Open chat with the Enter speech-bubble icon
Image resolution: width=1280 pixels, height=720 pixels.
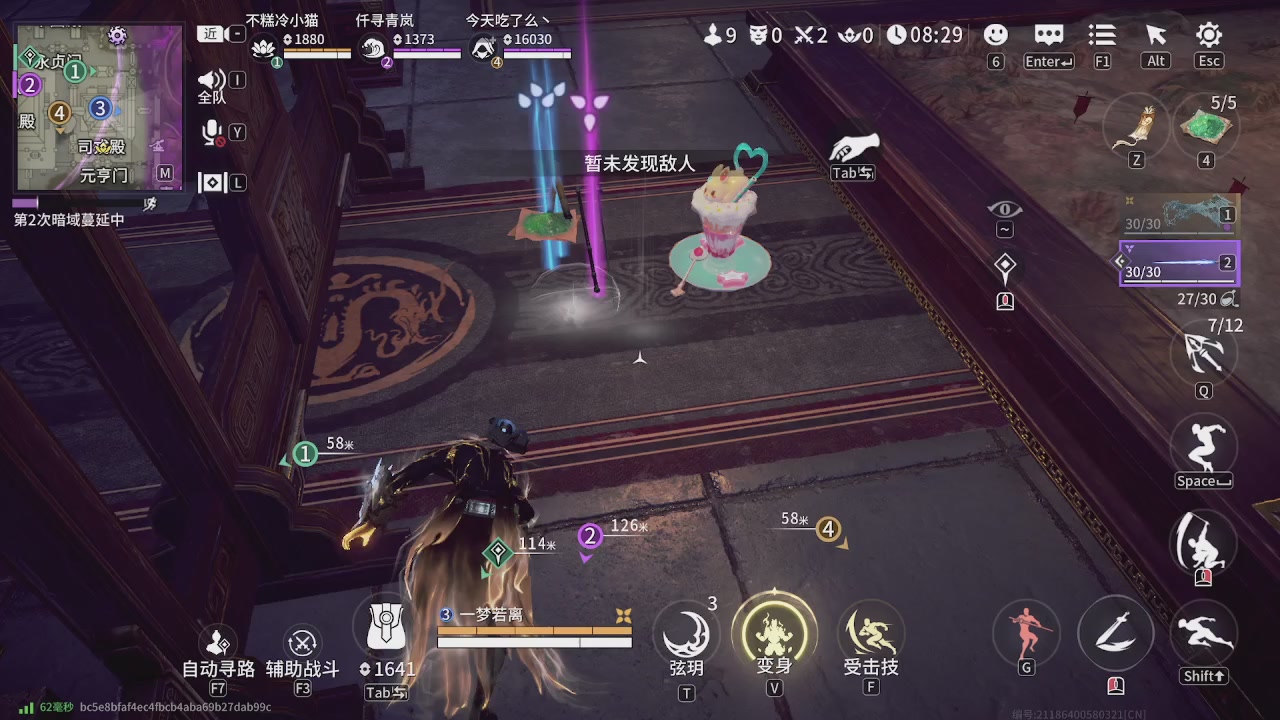tap(1048, 35)
